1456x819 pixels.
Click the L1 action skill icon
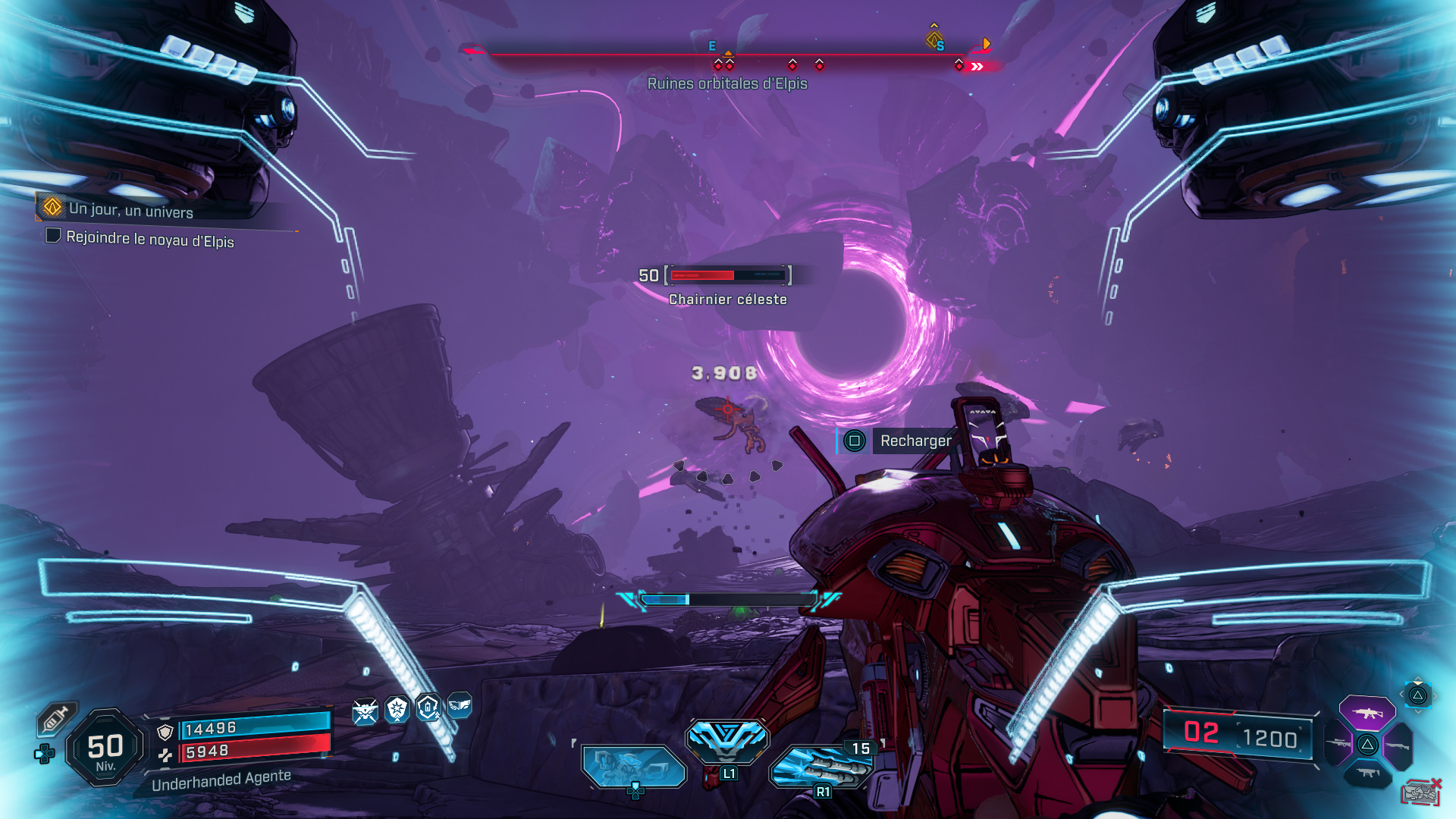pos(728,742)
